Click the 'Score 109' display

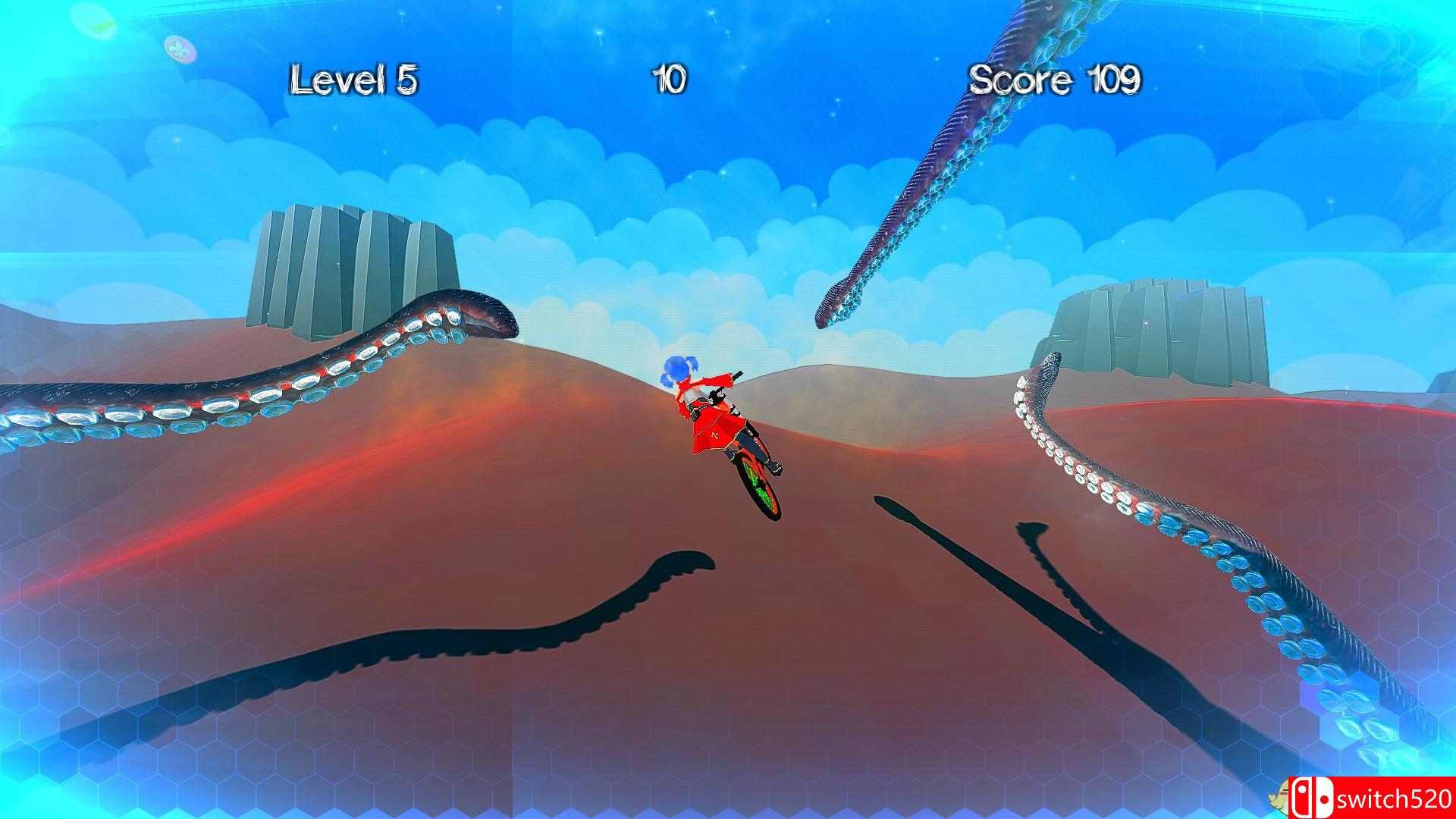(1054, 78)
